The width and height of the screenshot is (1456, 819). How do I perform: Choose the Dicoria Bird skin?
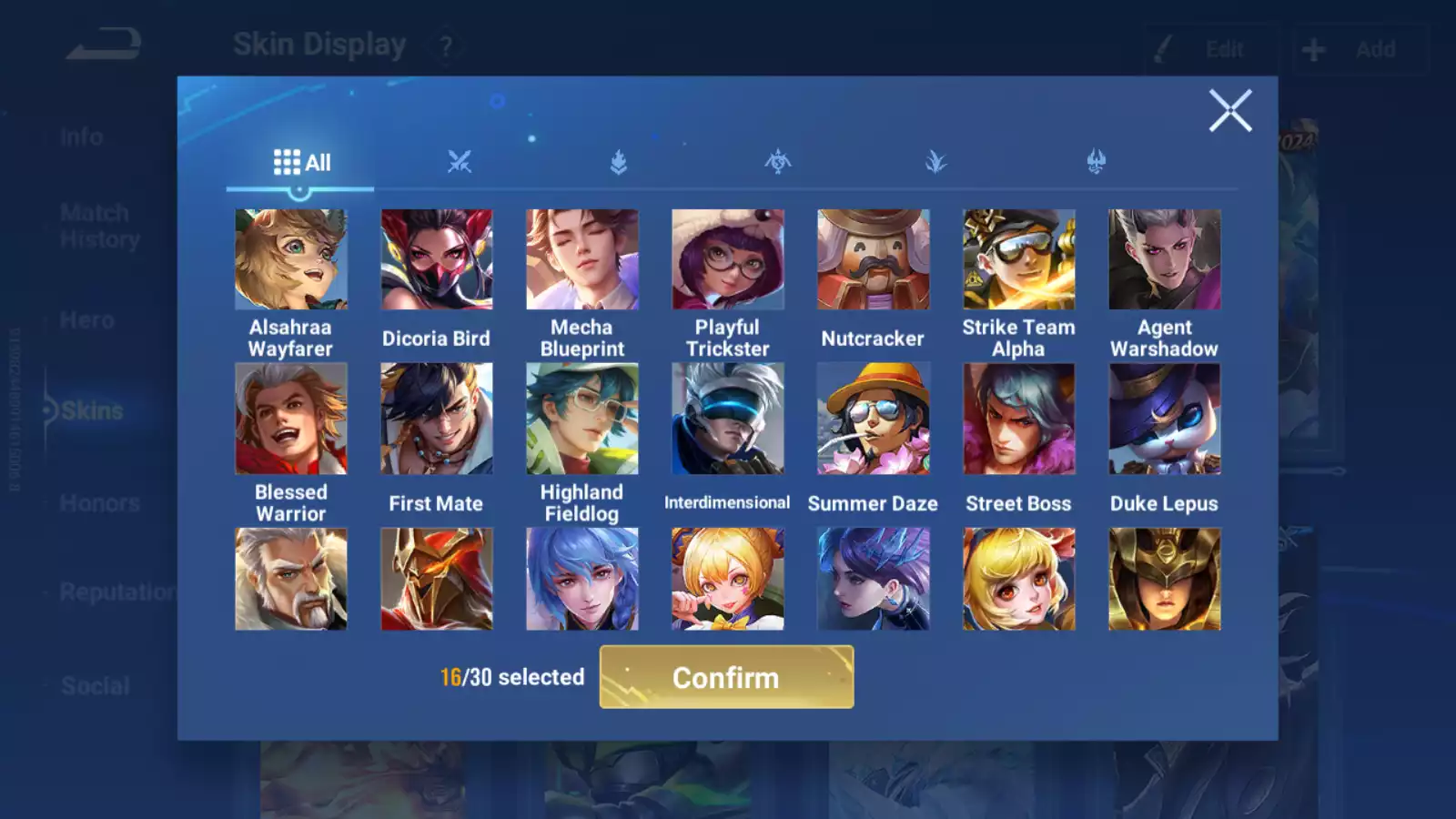click(437, 260)
